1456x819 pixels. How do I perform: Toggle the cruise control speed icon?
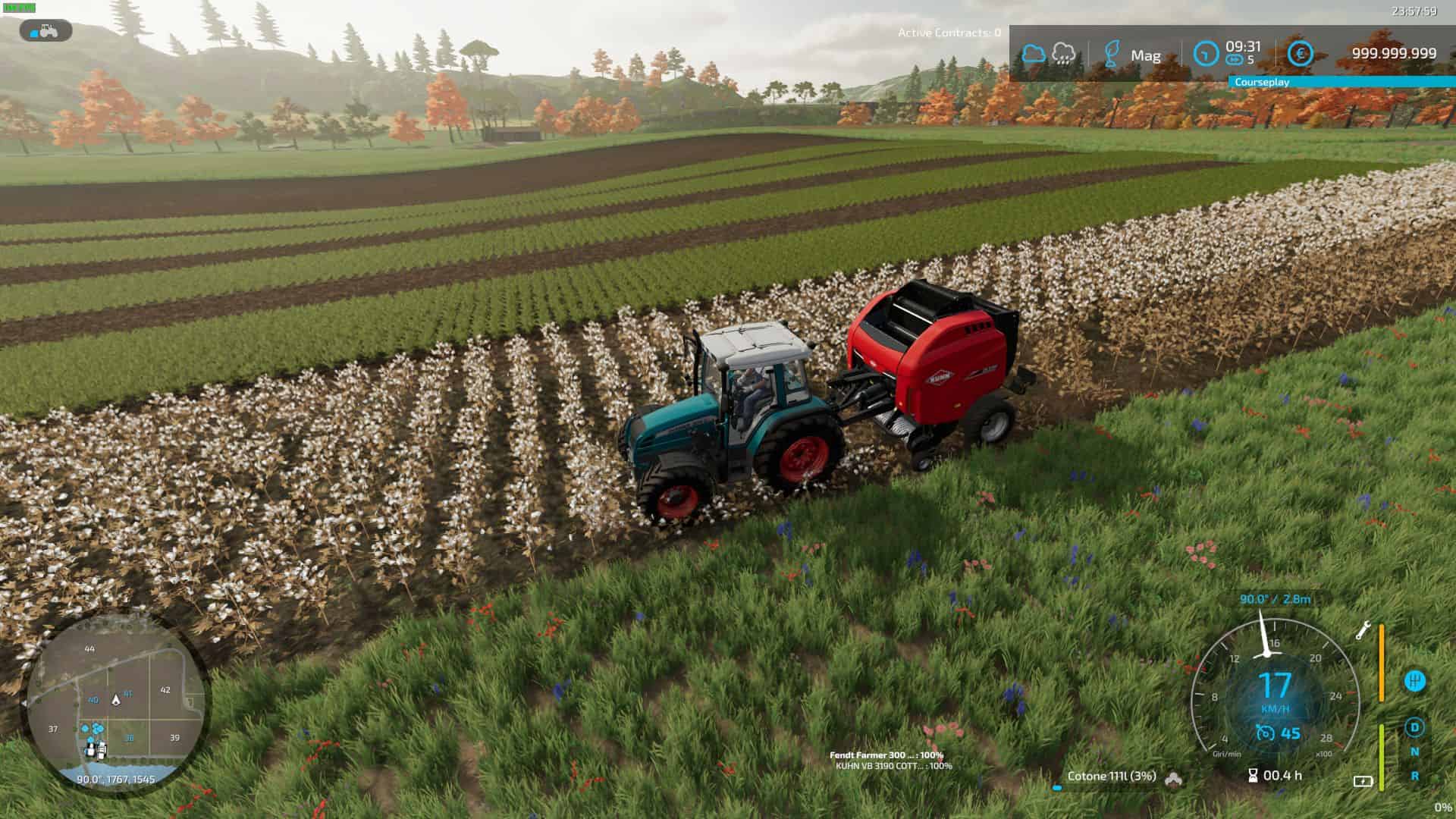[x=1264, y=733]
